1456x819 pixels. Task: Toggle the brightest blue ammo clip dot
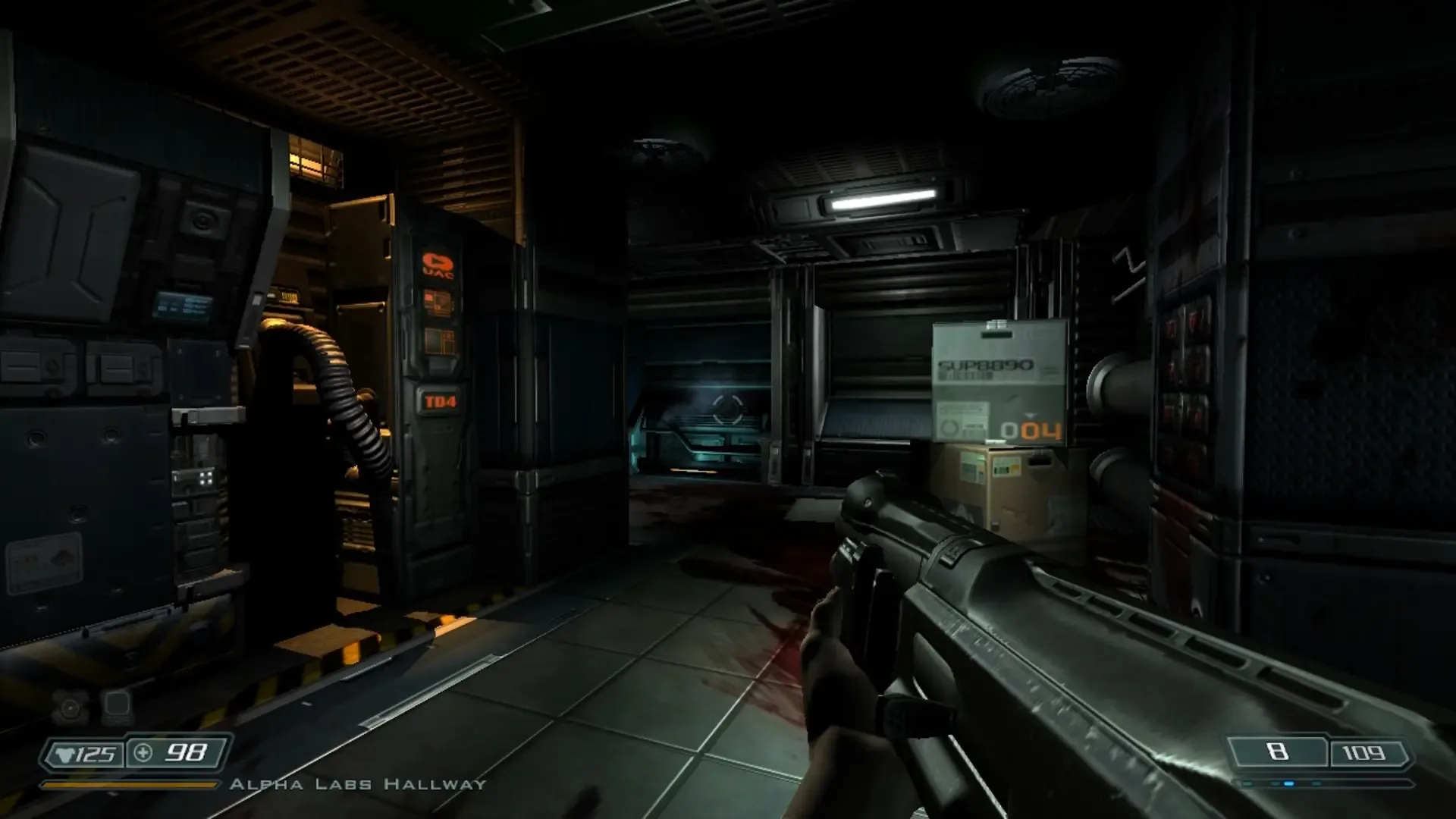[x=1290, y=783]
